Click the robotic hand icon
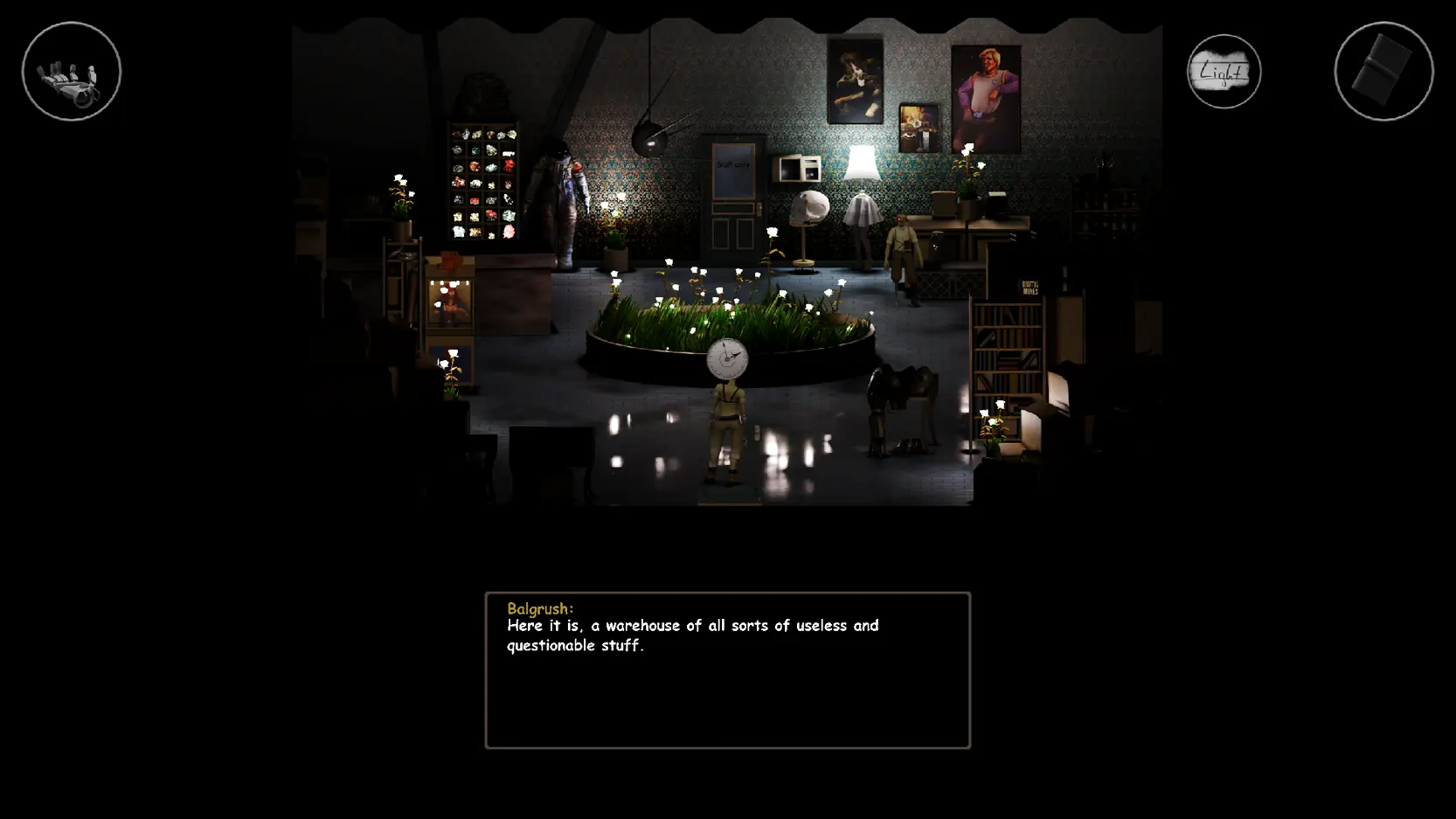The height and width of the screenshot is (819, 1456). [72, 72]
